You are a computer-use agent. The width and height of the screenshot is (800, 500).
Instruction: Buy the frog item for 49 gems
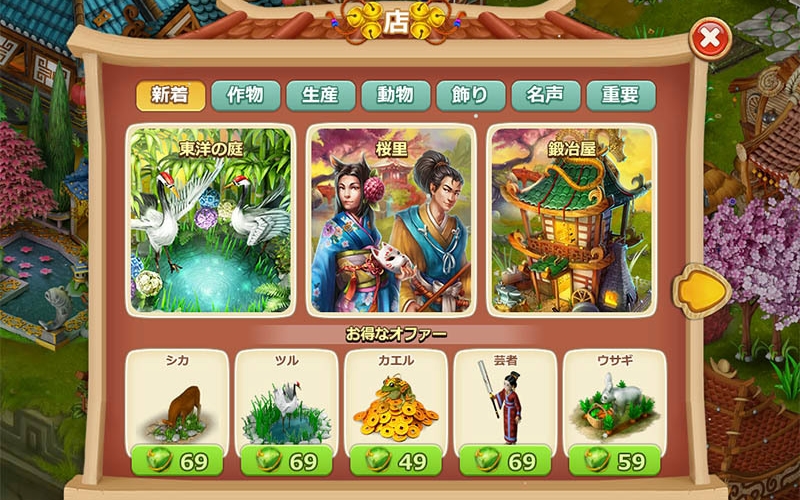395,461
